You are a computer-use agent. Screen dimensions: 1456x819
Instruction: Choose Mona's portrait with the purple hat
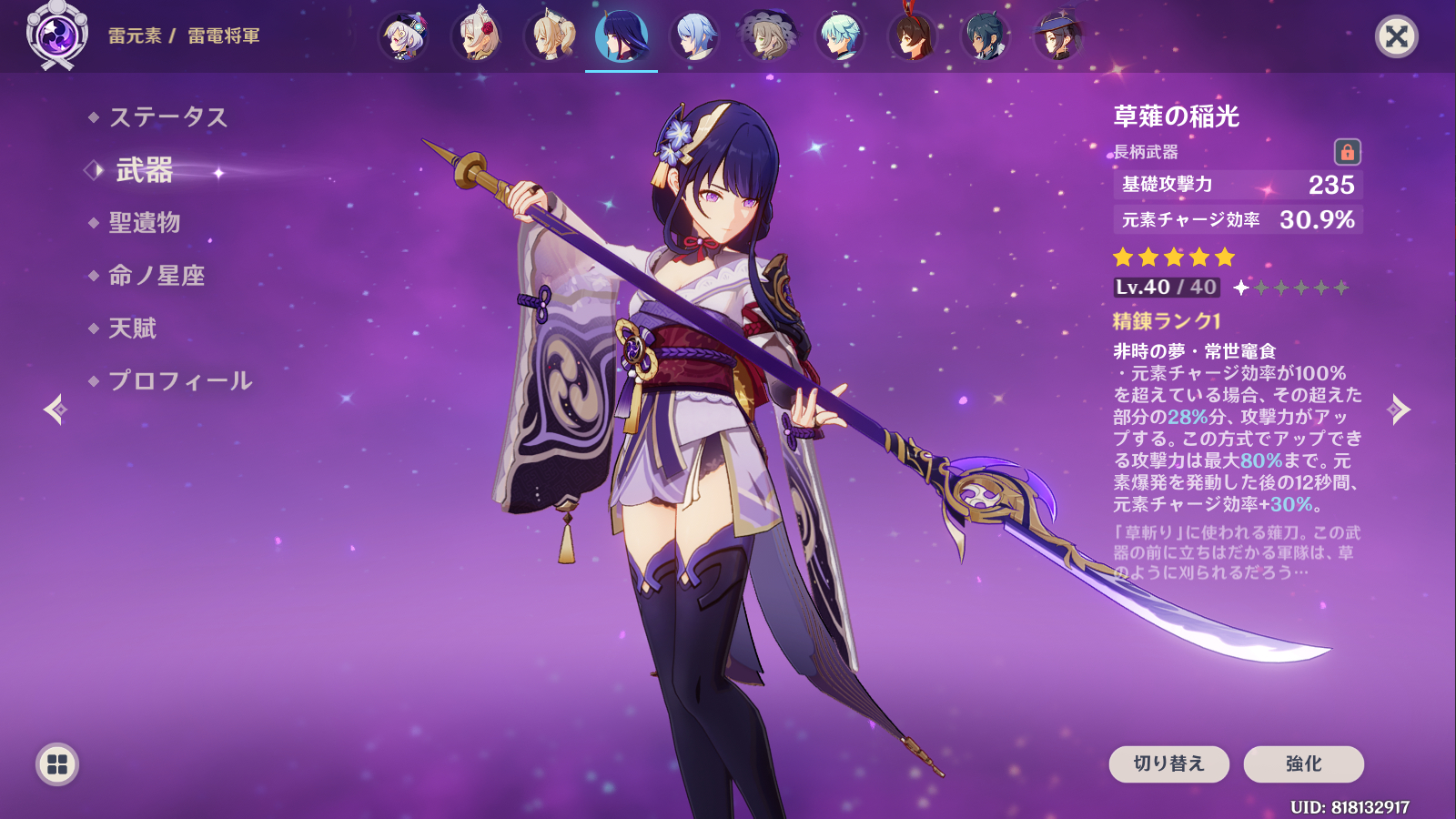[1058, 36]
